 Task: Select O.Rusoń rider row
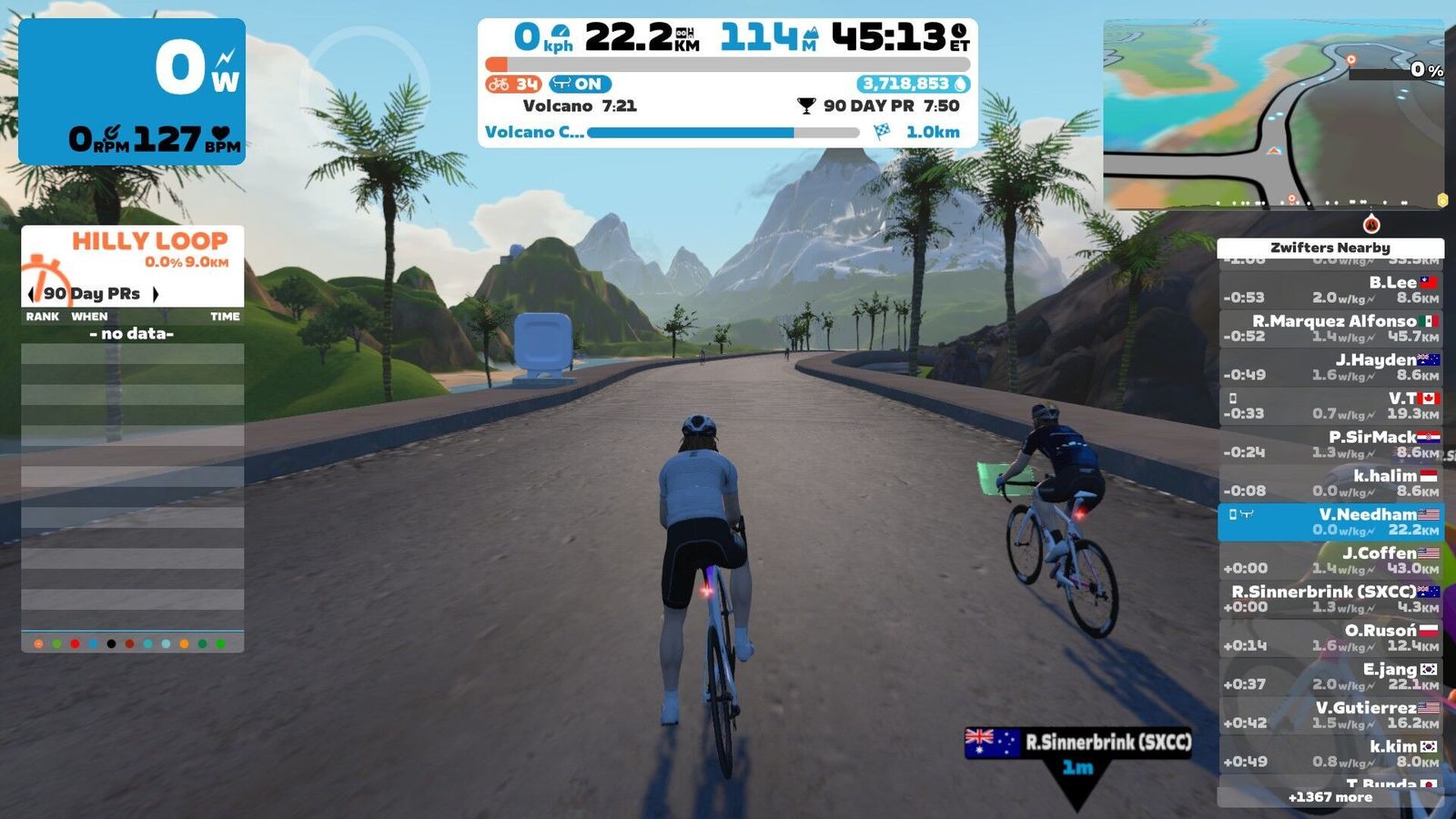click(1330, 638)
